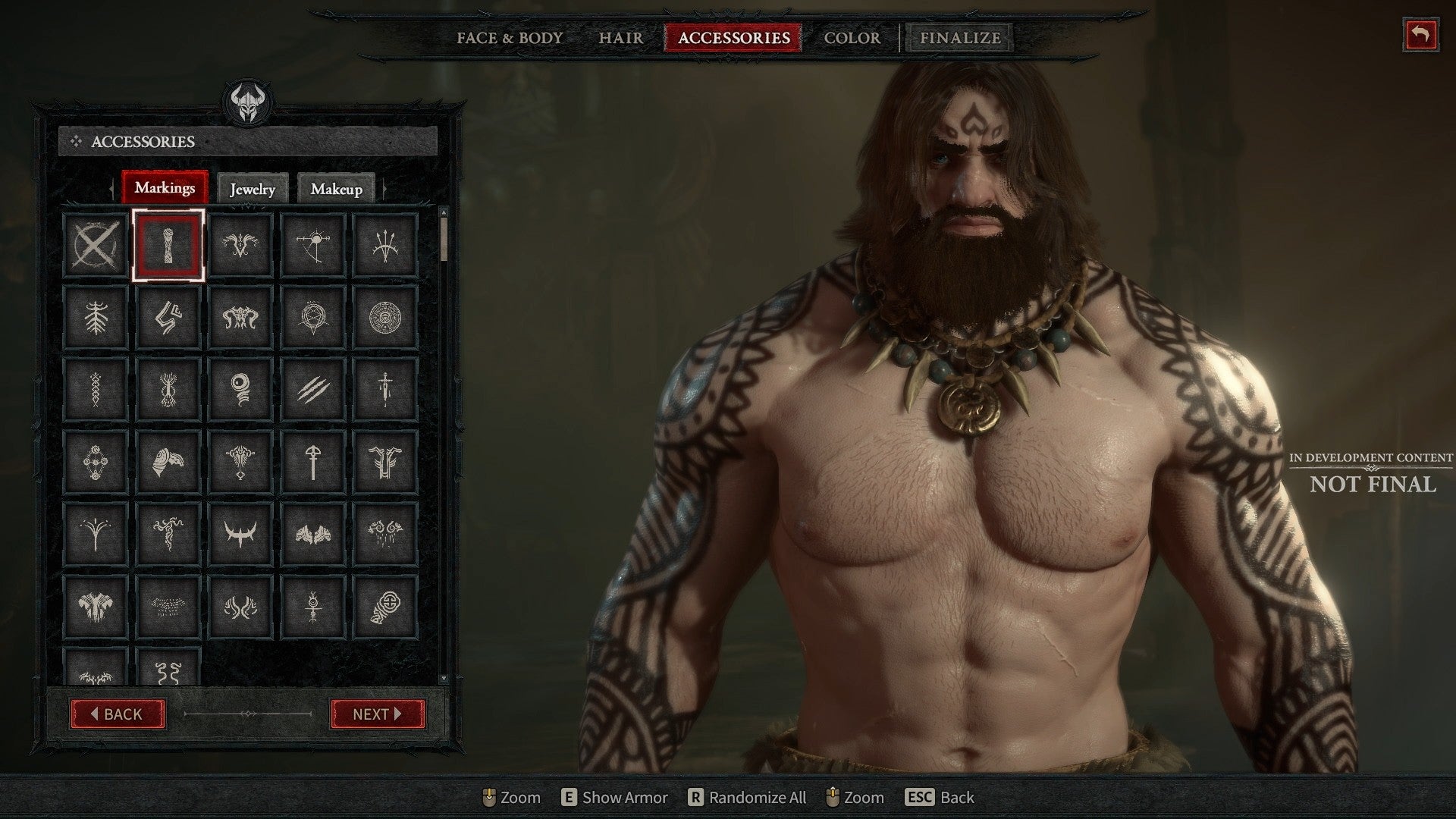
Task: Click the right arrow beside Makeup tab
Action: point(383,189)
